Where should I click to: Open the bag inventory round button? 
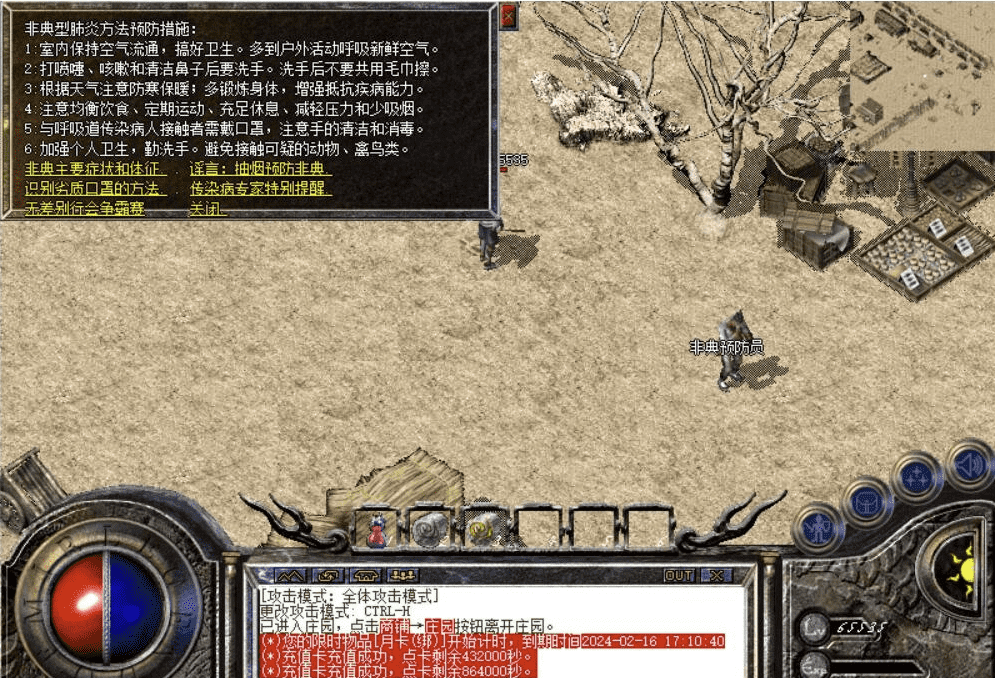coord(867,500)
